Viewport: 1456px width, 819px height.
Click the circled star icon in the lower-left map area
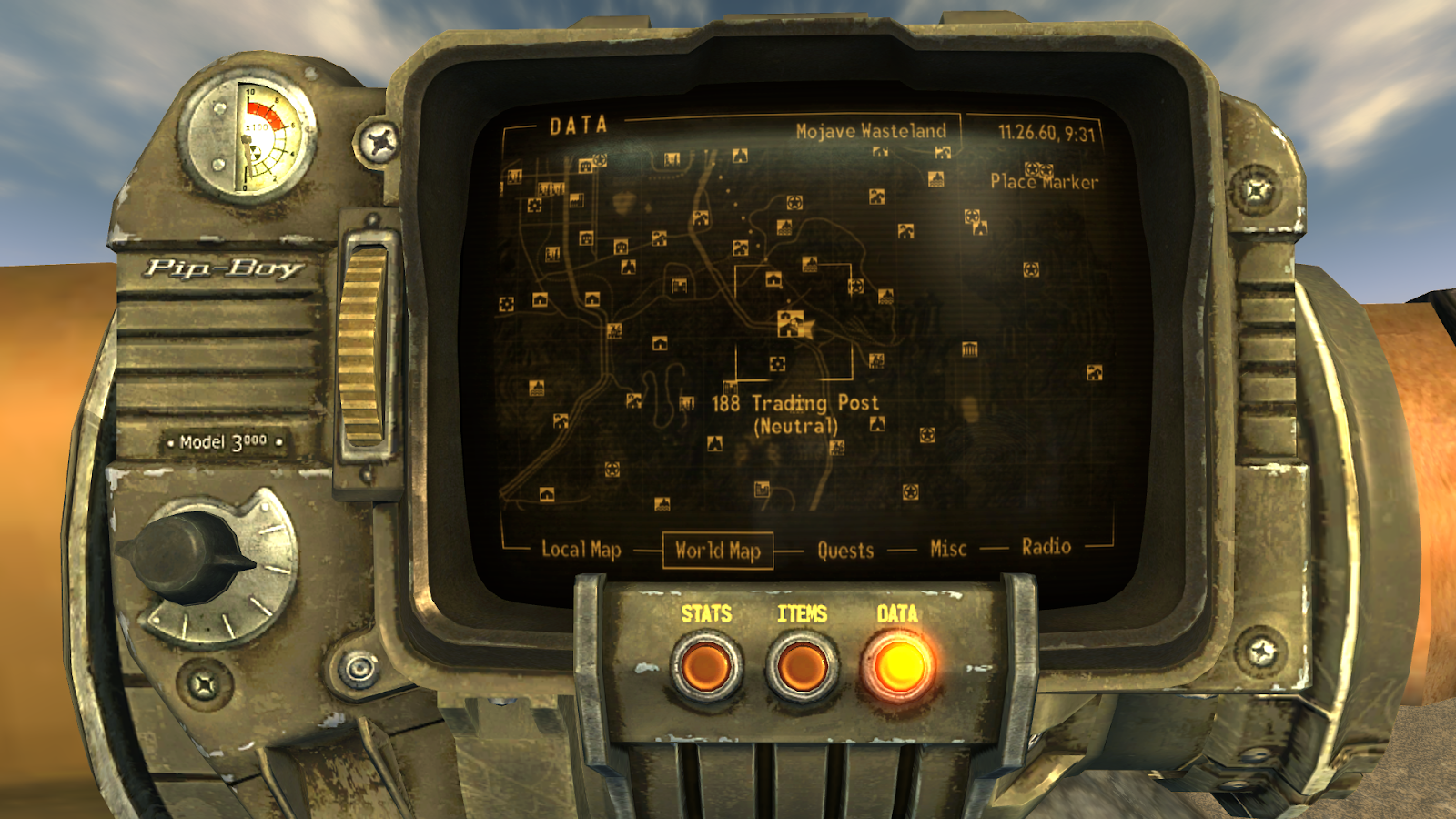612,470
